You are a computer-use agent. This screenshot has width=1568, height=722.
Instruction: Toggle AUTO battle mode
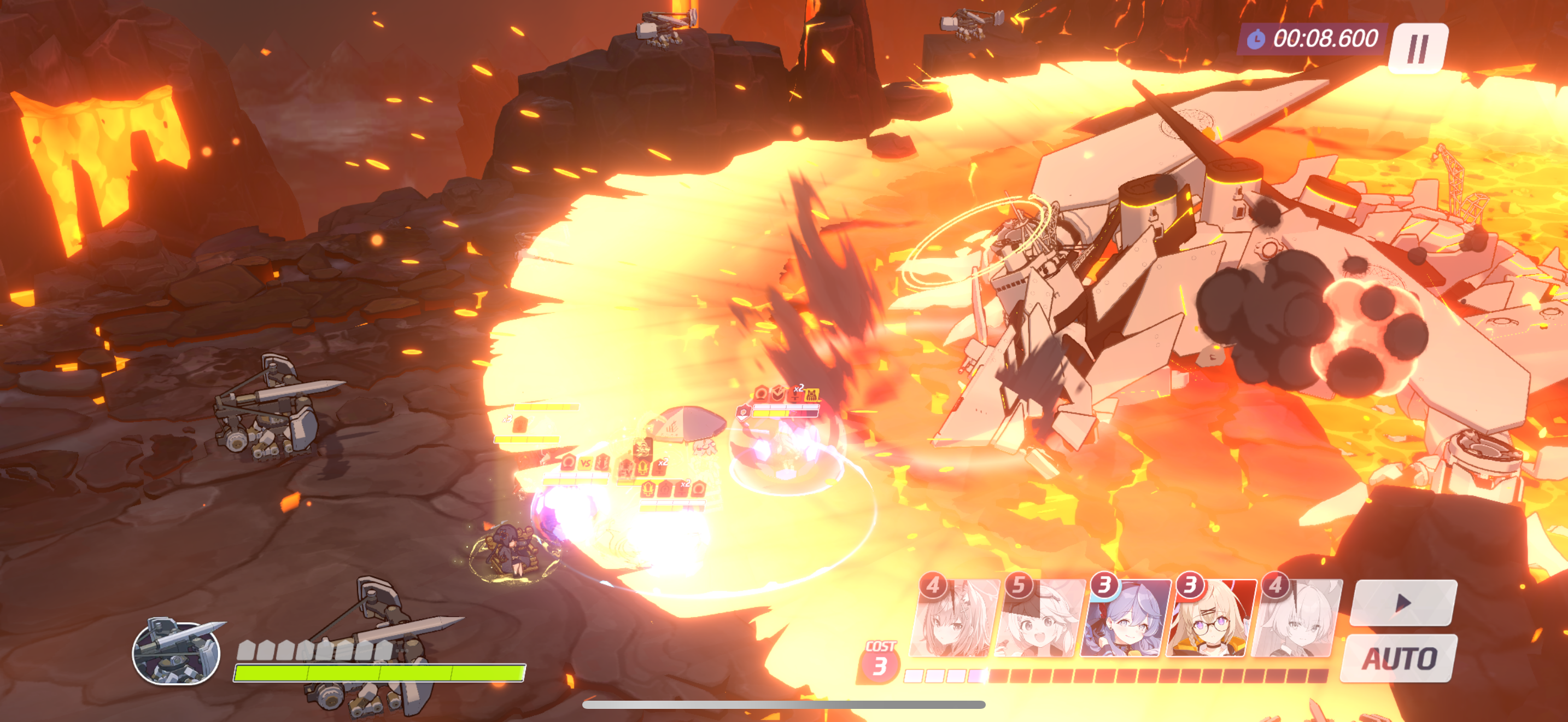(1398, 658)
